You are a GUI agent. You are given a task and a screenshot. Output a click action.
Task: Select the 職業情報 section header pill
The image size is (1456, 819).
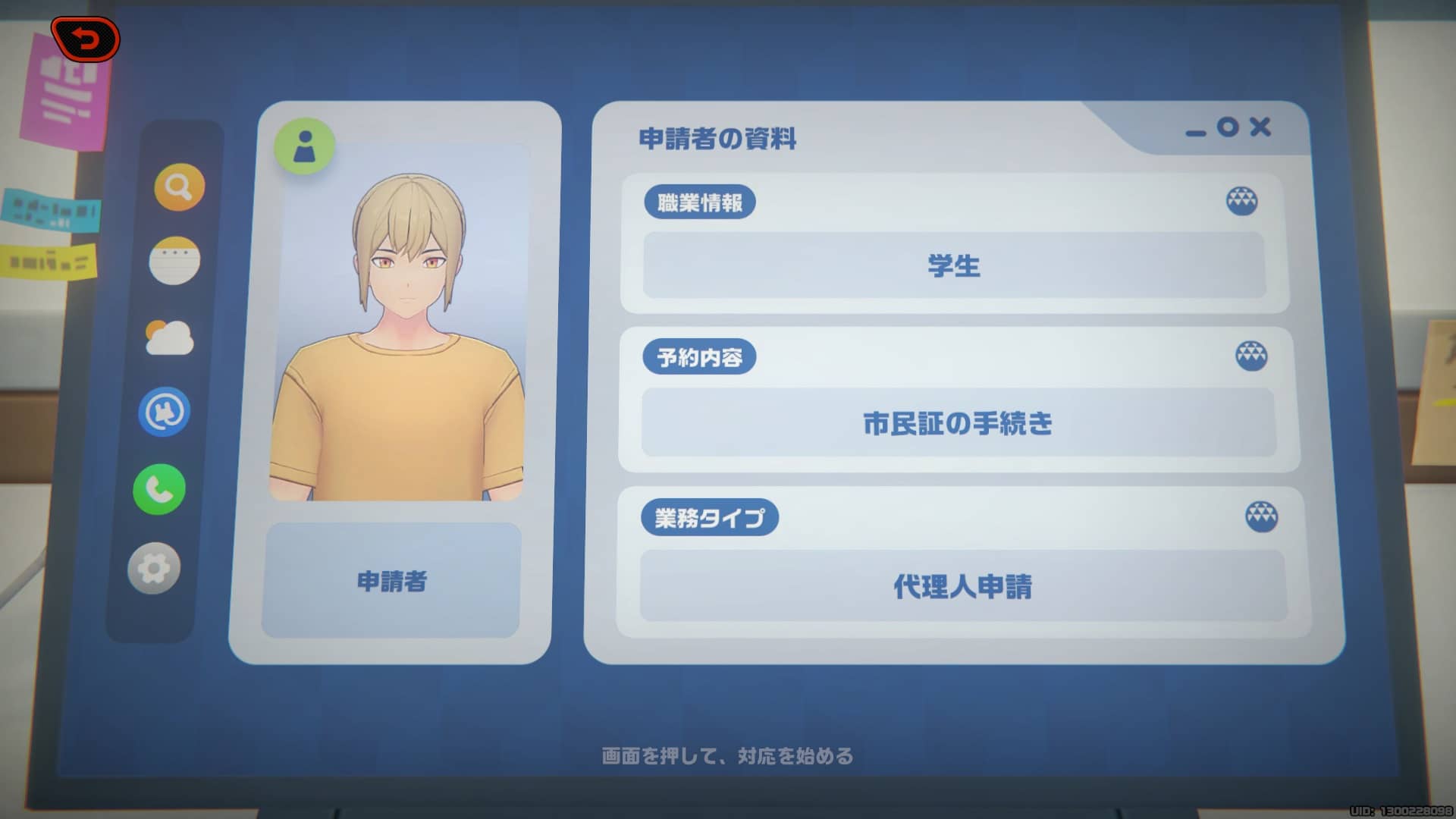pyautogui.click(x=700, y=202)
